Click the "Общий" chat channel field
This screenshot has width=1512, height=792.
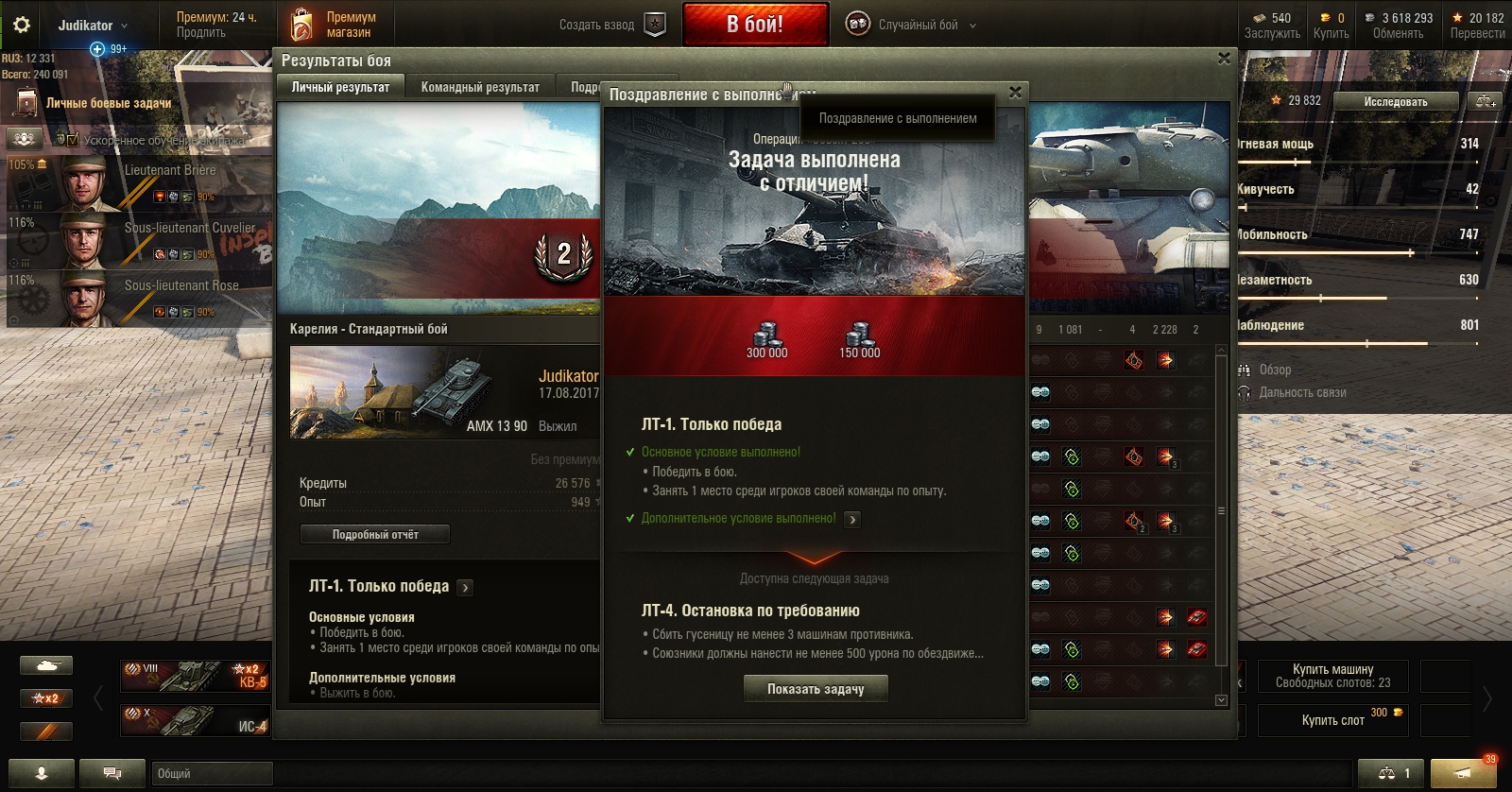(212, 773)
